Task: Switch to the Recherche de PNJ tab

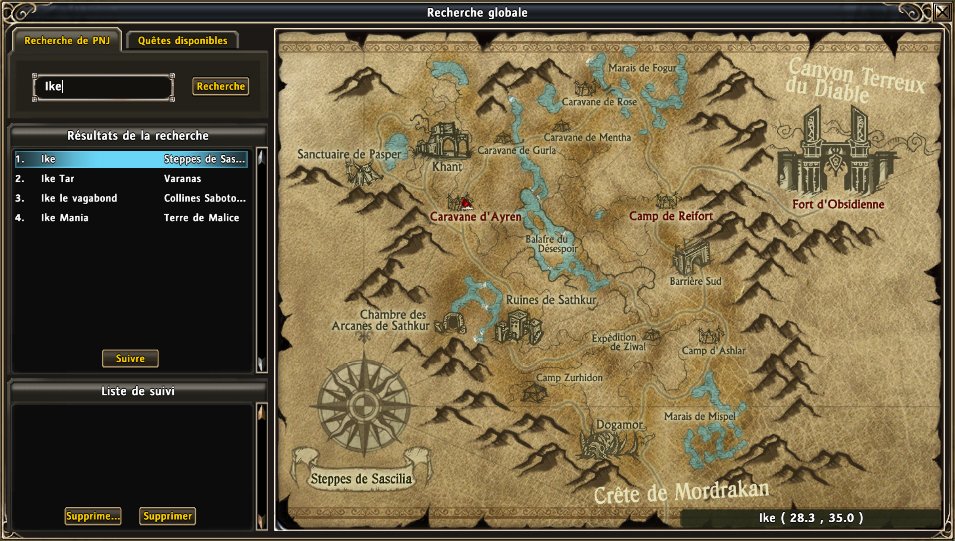Action: (x=66, y=41)
